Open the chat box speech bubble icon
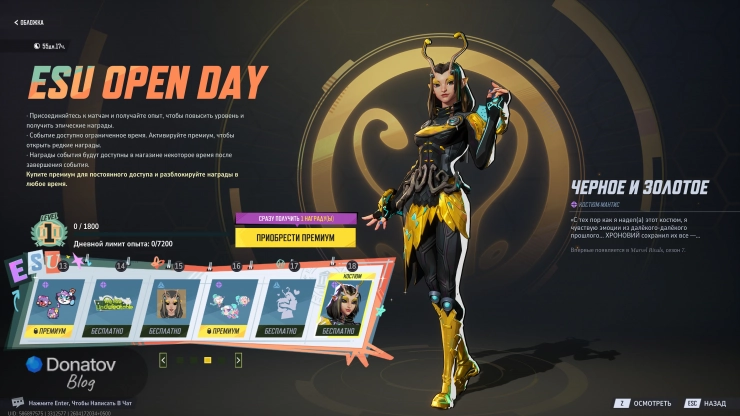 [16, 401]
